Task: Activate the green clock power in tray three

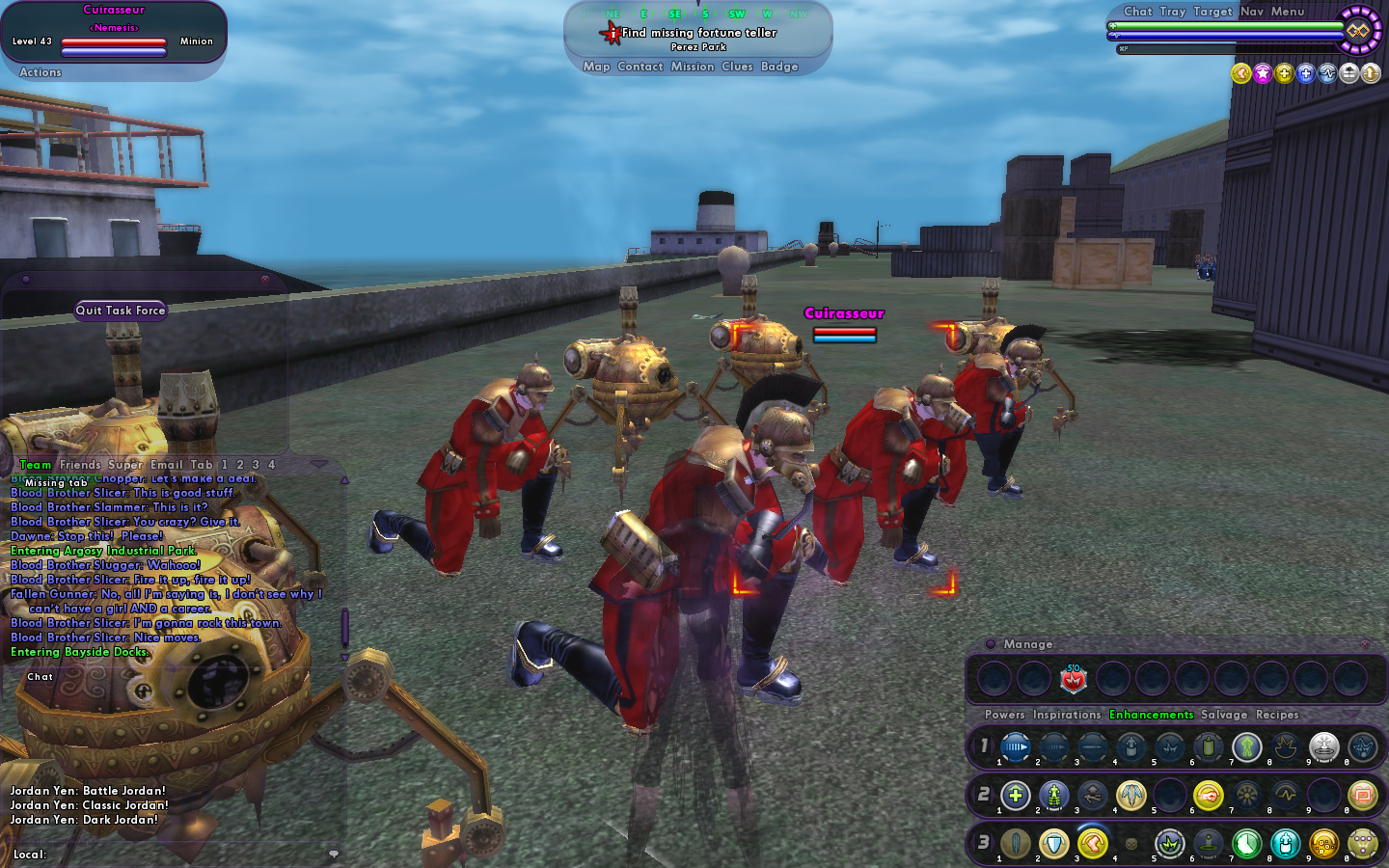Action: [1246, 845]
